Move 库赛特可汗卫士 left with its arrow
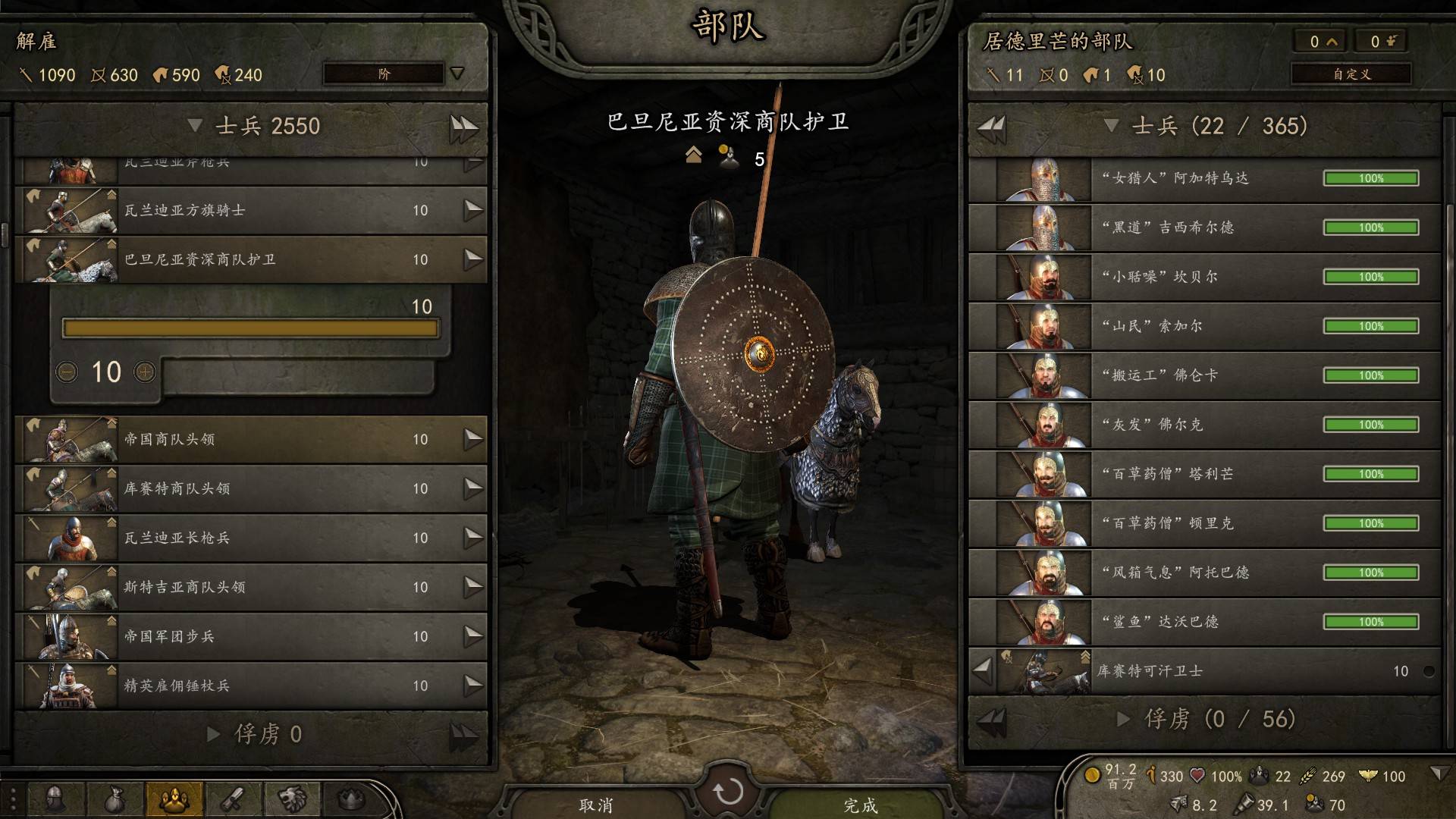 [982, 670]
